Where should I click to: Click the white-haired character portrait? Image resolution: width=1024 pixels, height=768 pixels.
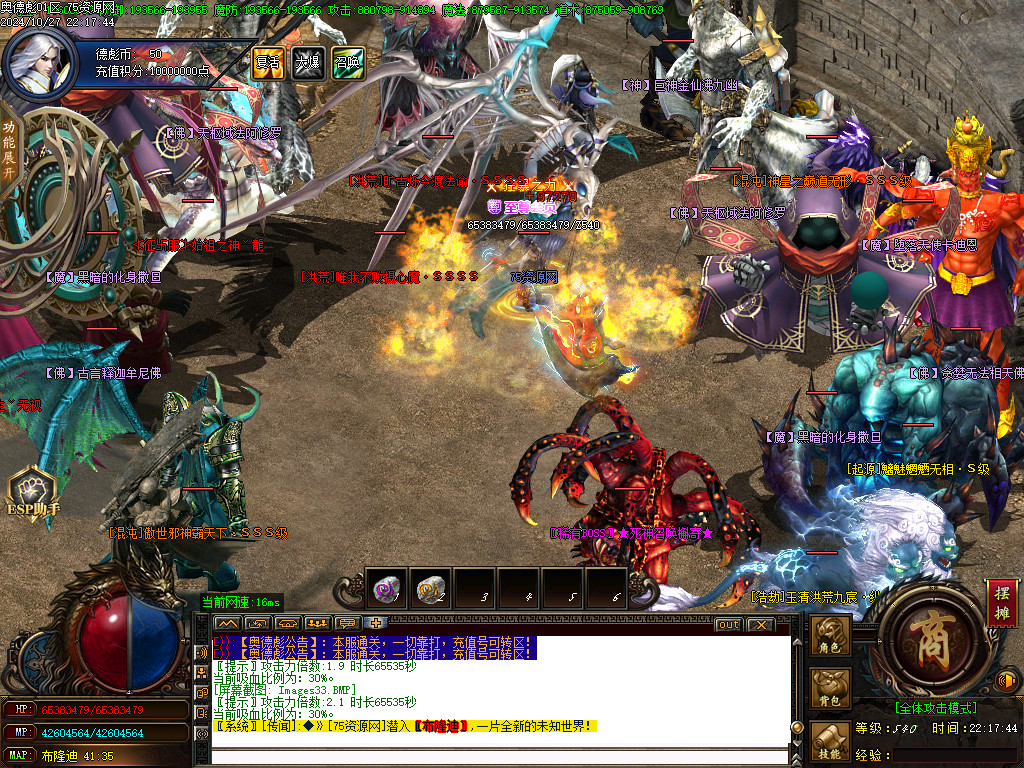coord(39,62)
